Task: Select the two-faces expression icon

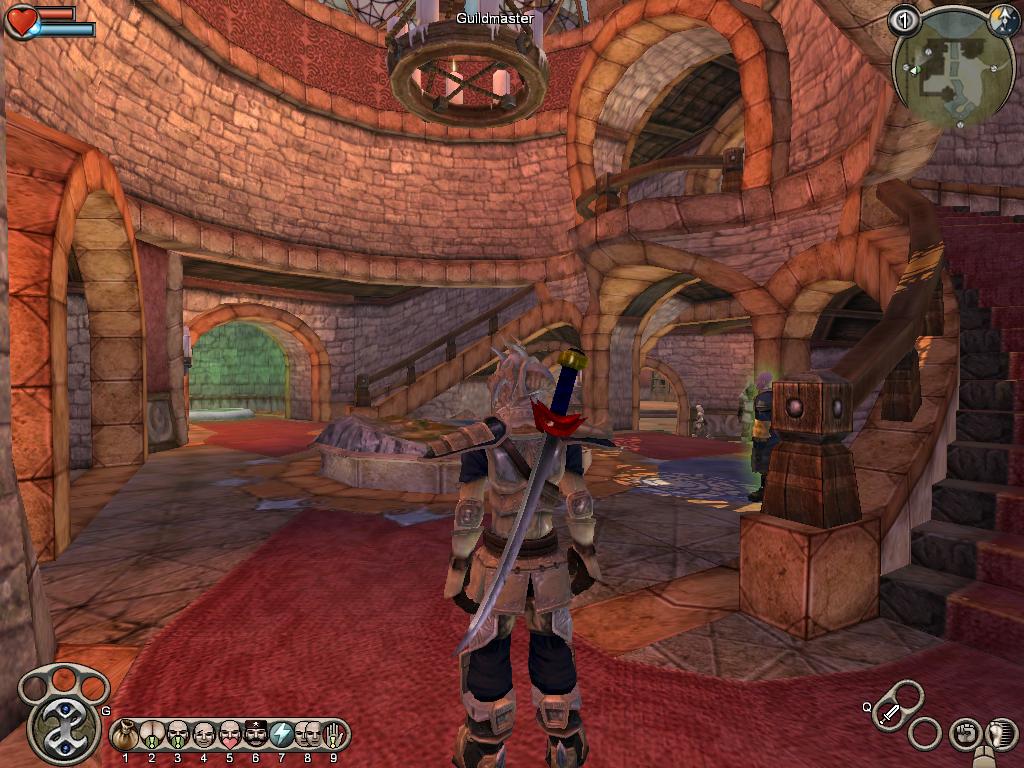Action: tap(307, 735)
